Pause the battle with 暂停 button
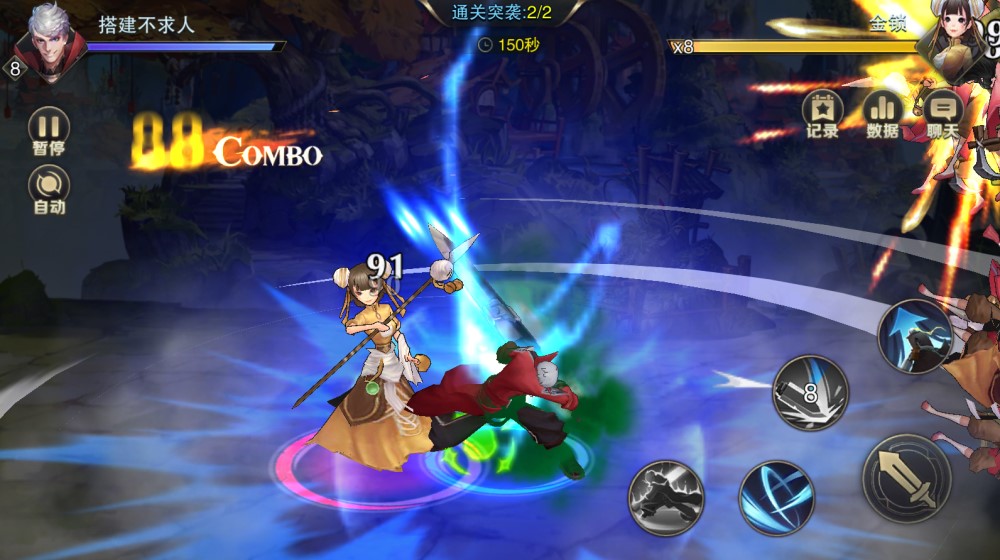Viewport: 1000px width, 560px height. click(49, 127)
